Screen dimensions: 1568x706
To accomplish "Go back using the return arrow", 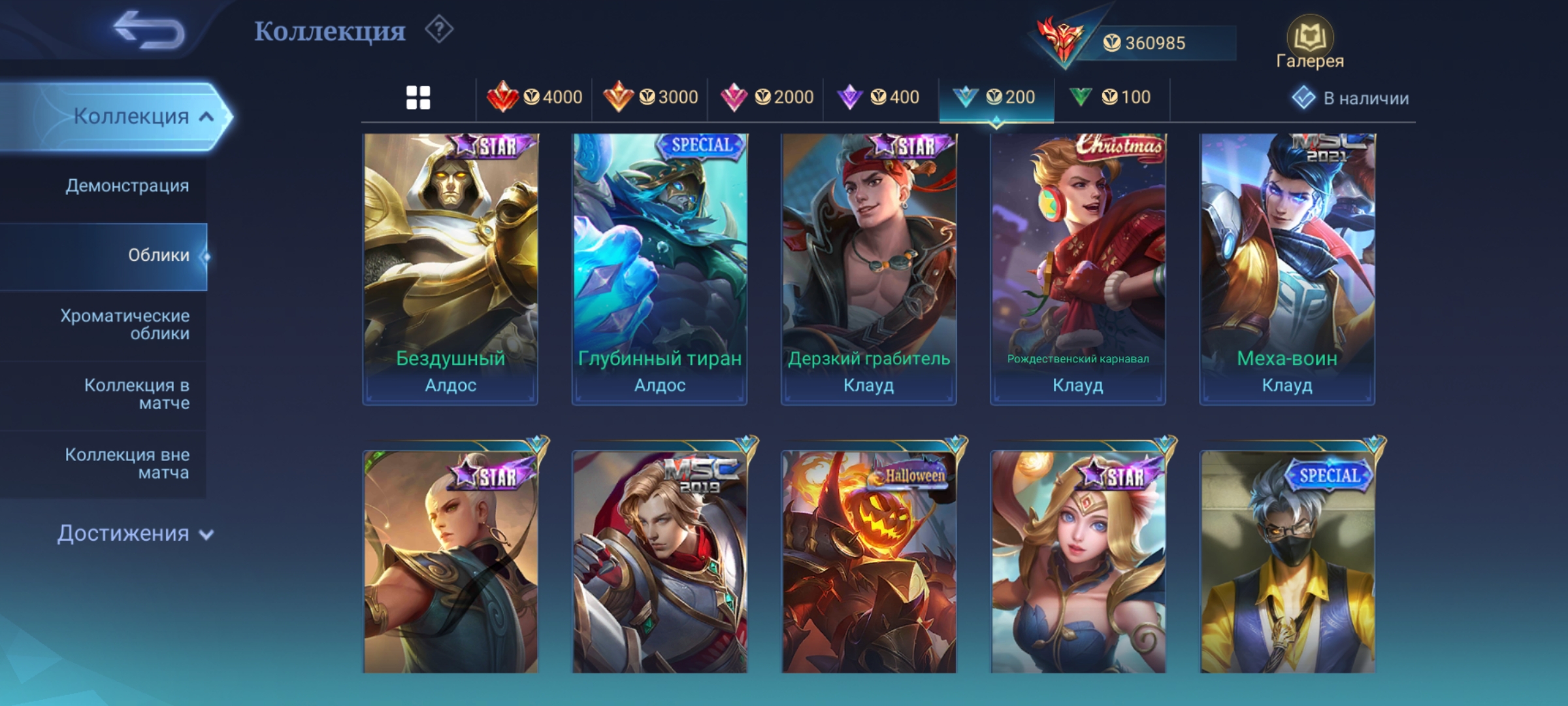I will tap(149, 31).
